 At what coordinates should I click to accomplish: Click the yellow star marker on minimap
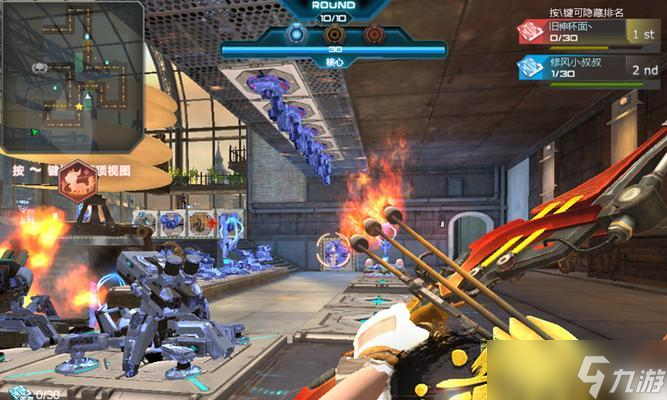pos(79,106)
